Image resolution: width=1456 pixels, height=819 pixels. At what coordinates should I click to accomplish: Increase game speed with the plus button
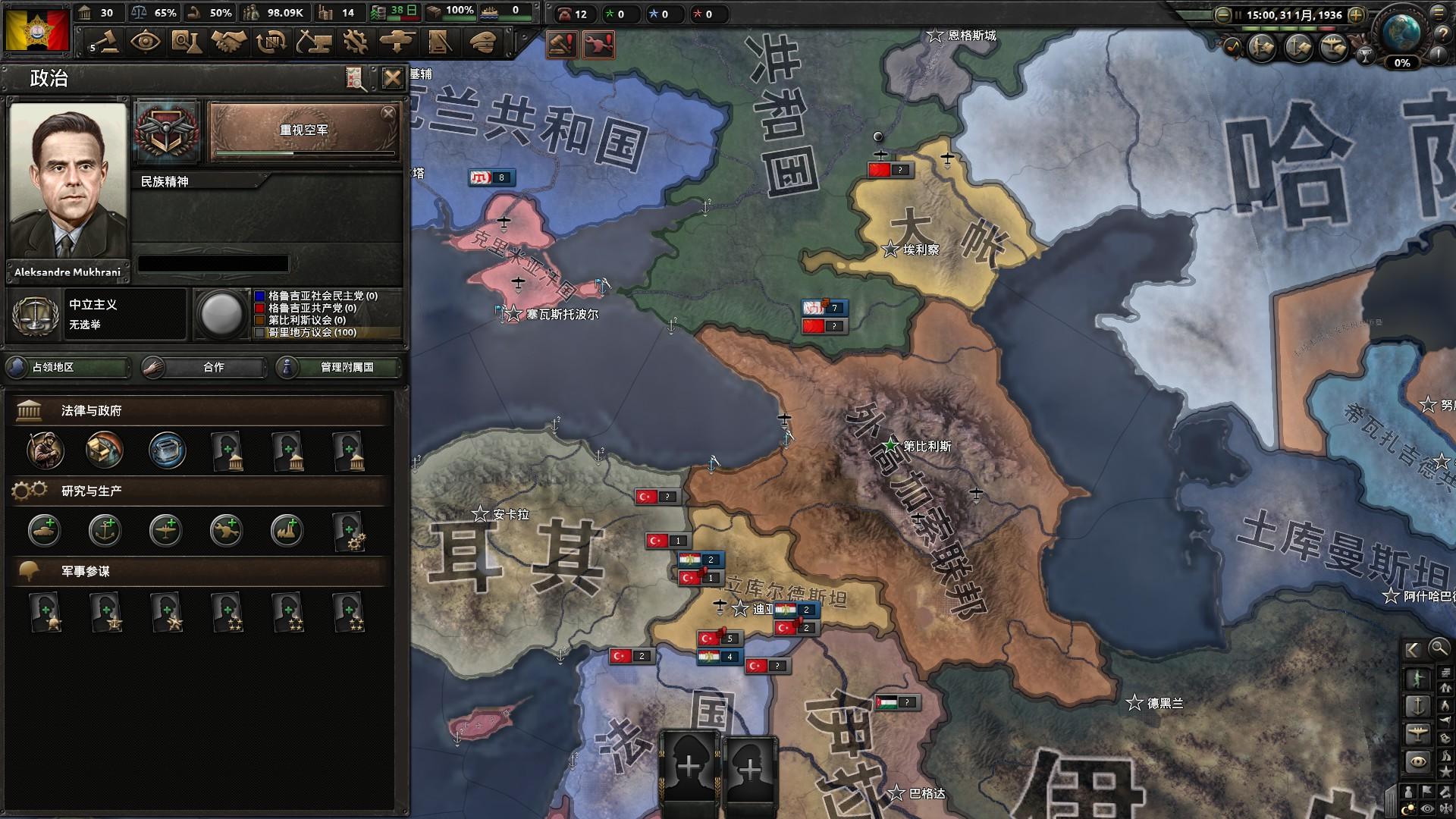click(x=1357, y=14)
